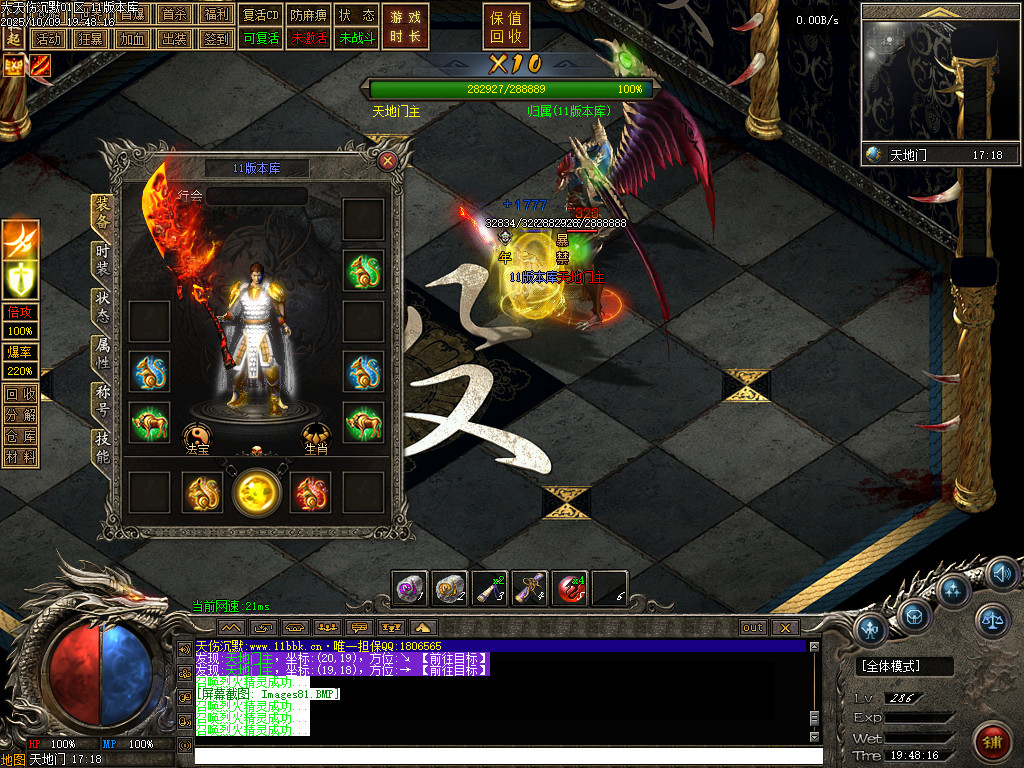Open the 保值回收 value recycle button

(506, 27)
